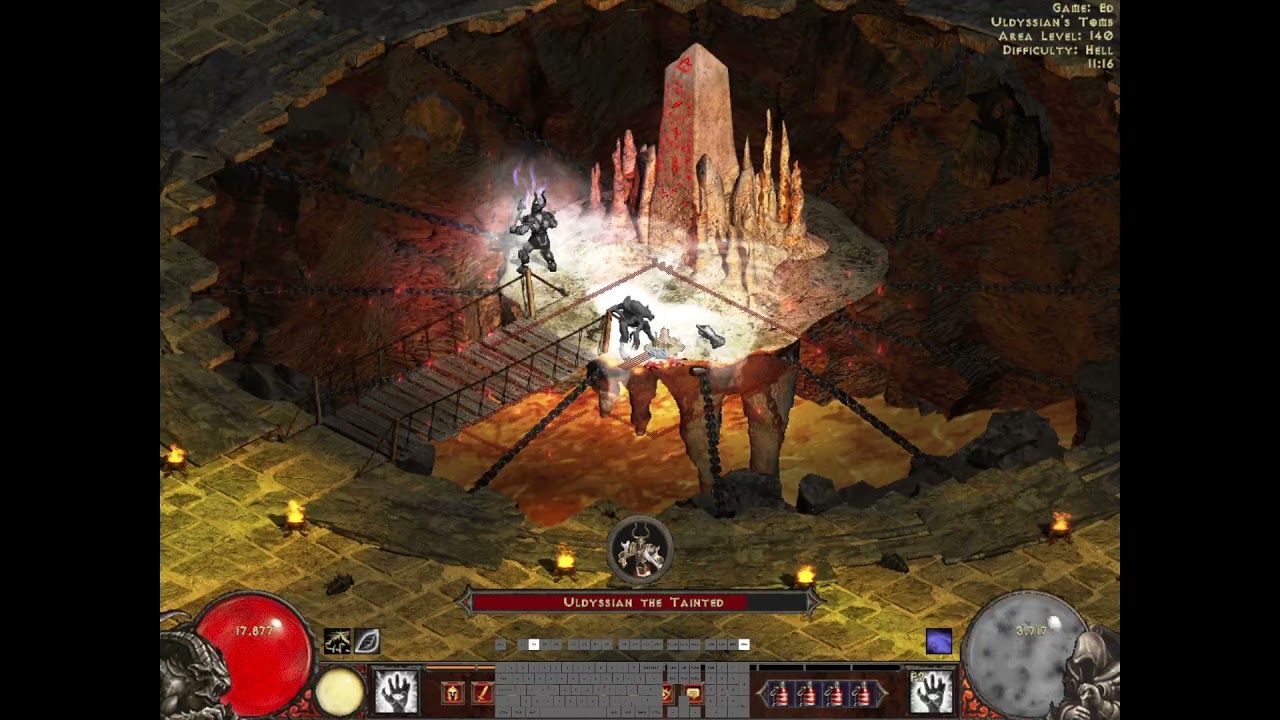Toggle the glowing yellow stamina orb
This screenshot has width=1280, height=720.
[x=340, y=691]
